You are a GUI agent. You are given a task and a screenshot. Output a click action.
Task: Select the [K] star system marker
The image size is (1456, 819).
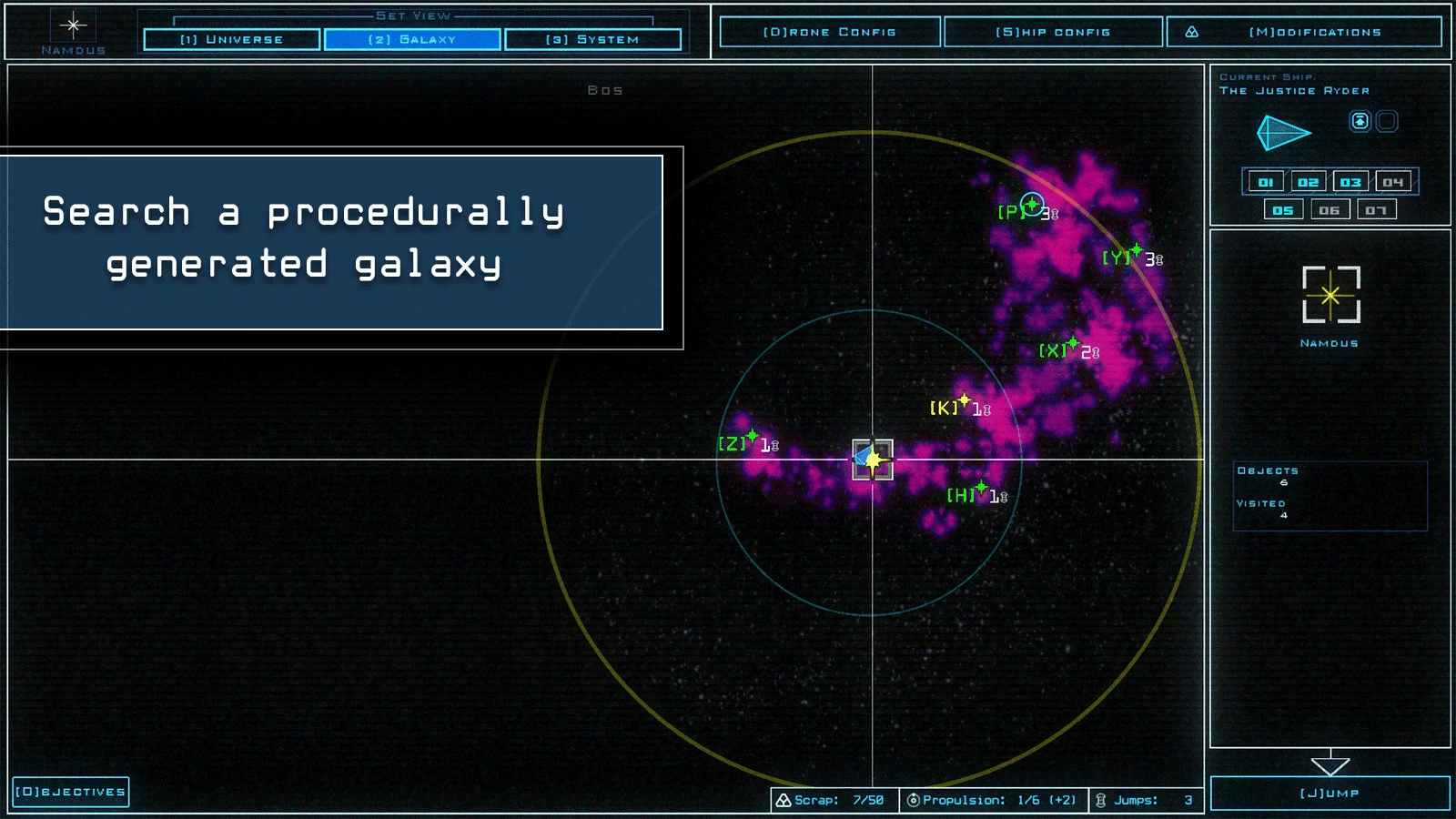pos(965,400)
